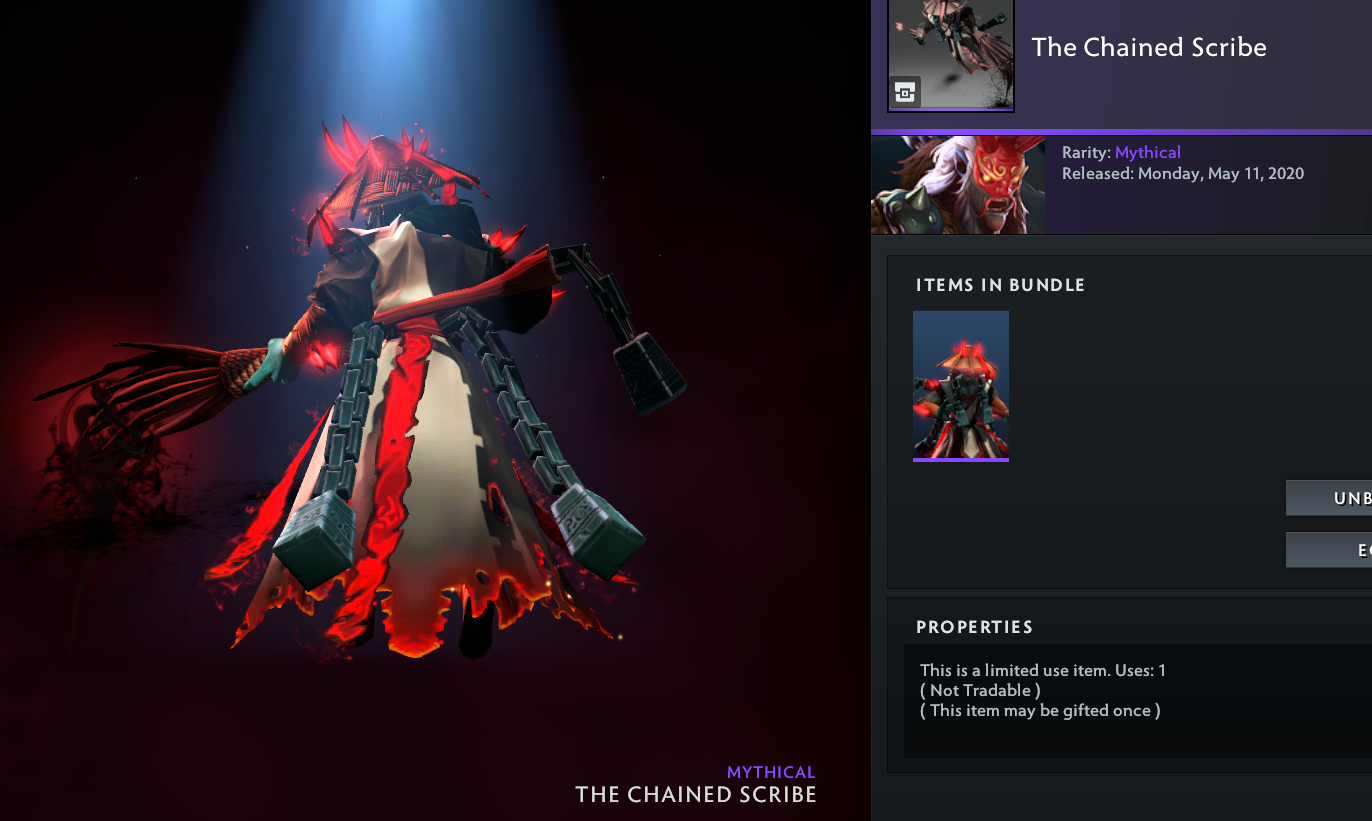Open the Grimstroke hero portrait
The height and width of the screenshot is (821, 1372).
958,185
